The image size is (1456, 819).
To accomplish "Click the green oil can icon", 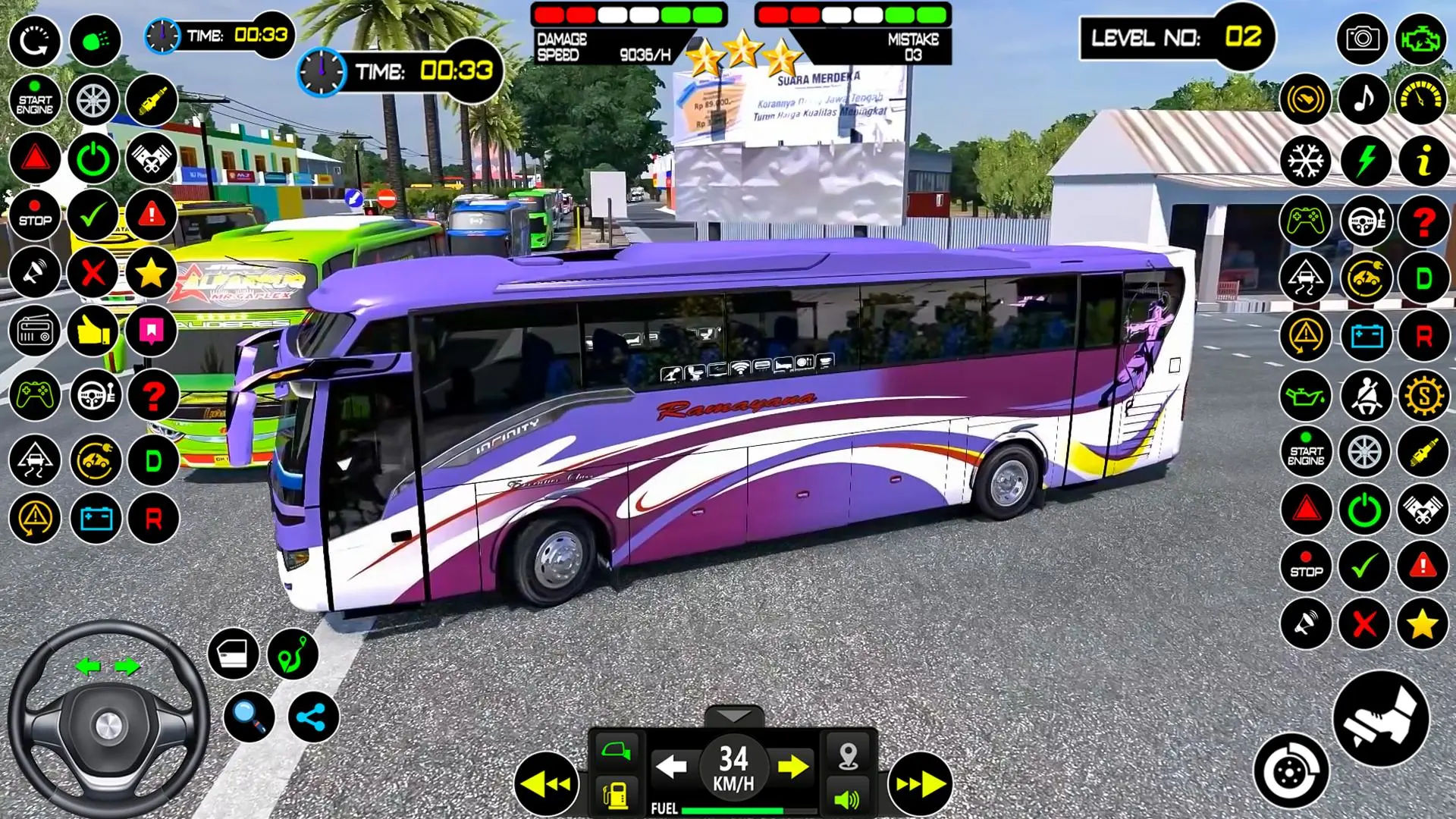I will pyautogui.click(x=1305, y=395).
